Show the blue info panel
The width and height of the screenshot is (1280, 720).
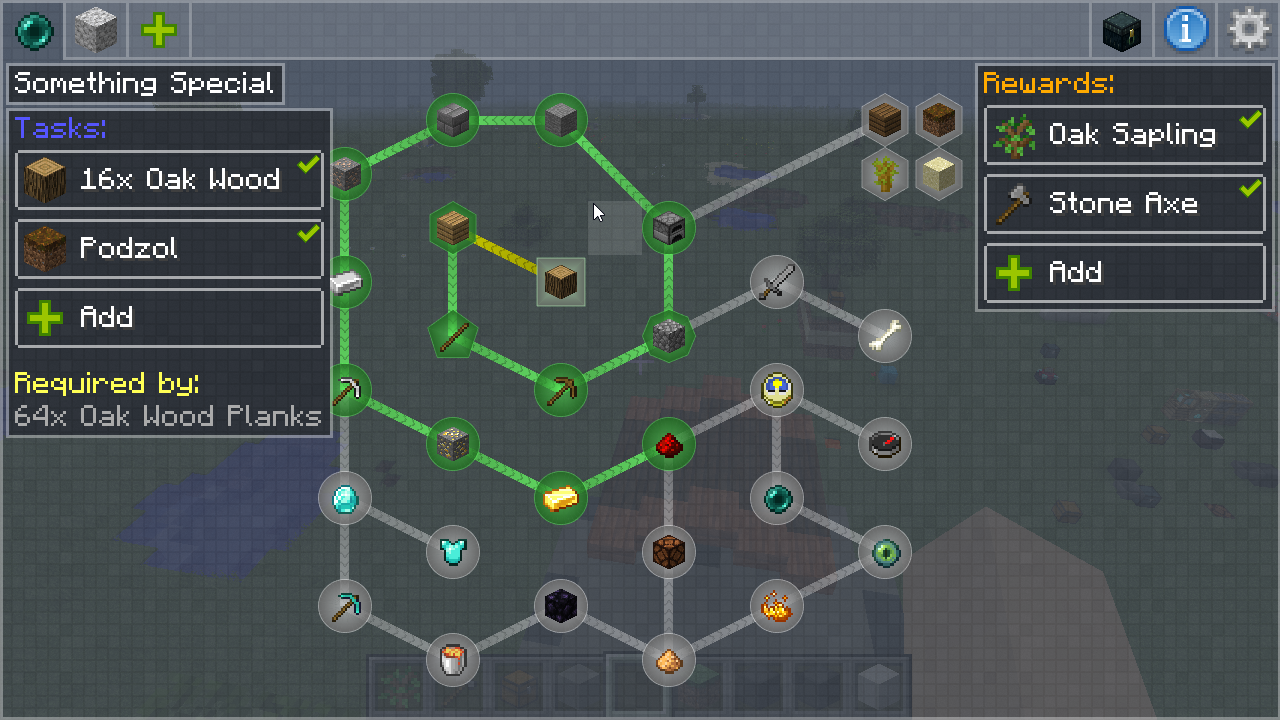pos(1186,30)
